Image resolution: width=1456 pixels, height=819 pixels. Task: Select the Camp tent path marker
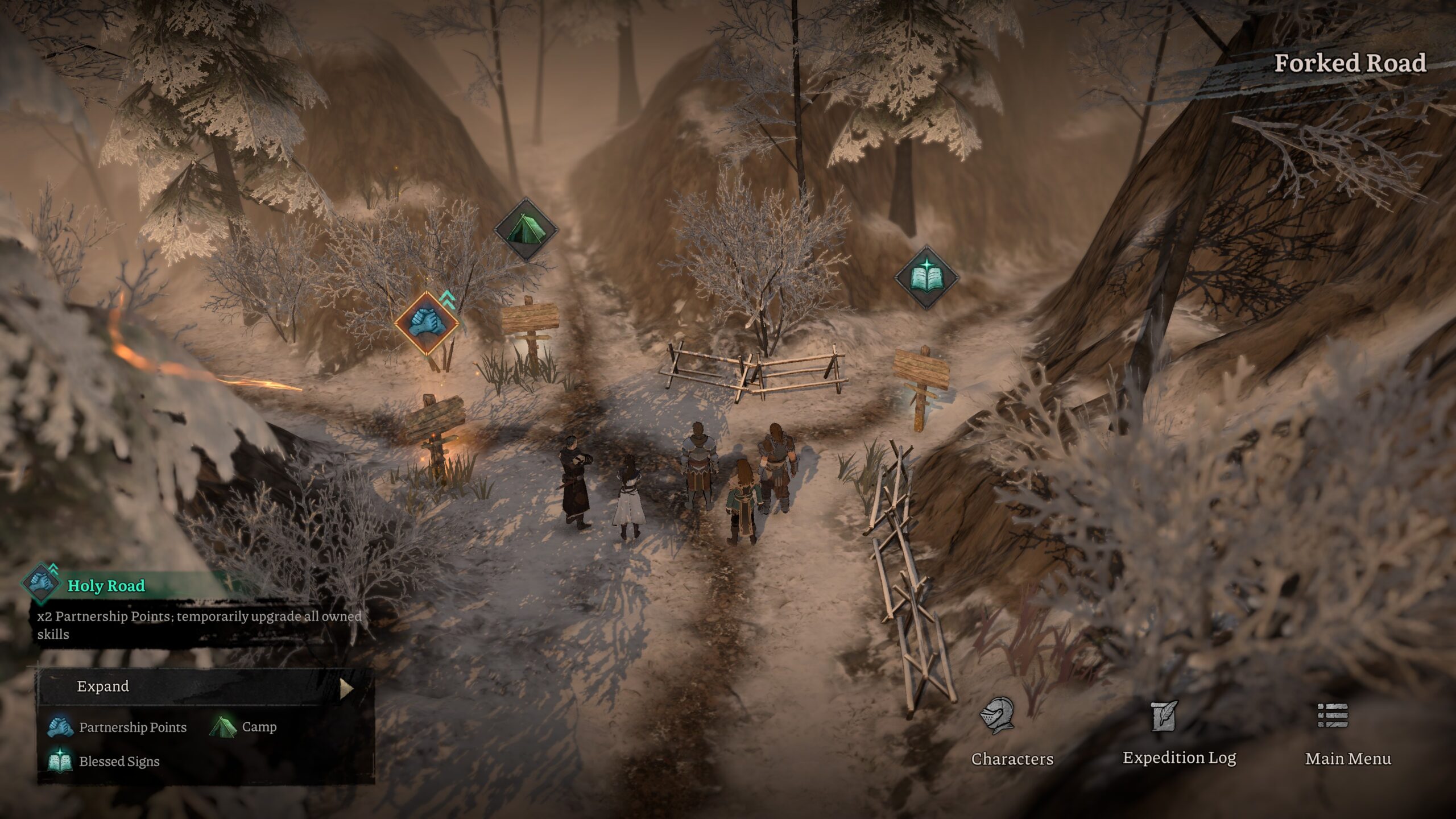[x=525, y=229]
